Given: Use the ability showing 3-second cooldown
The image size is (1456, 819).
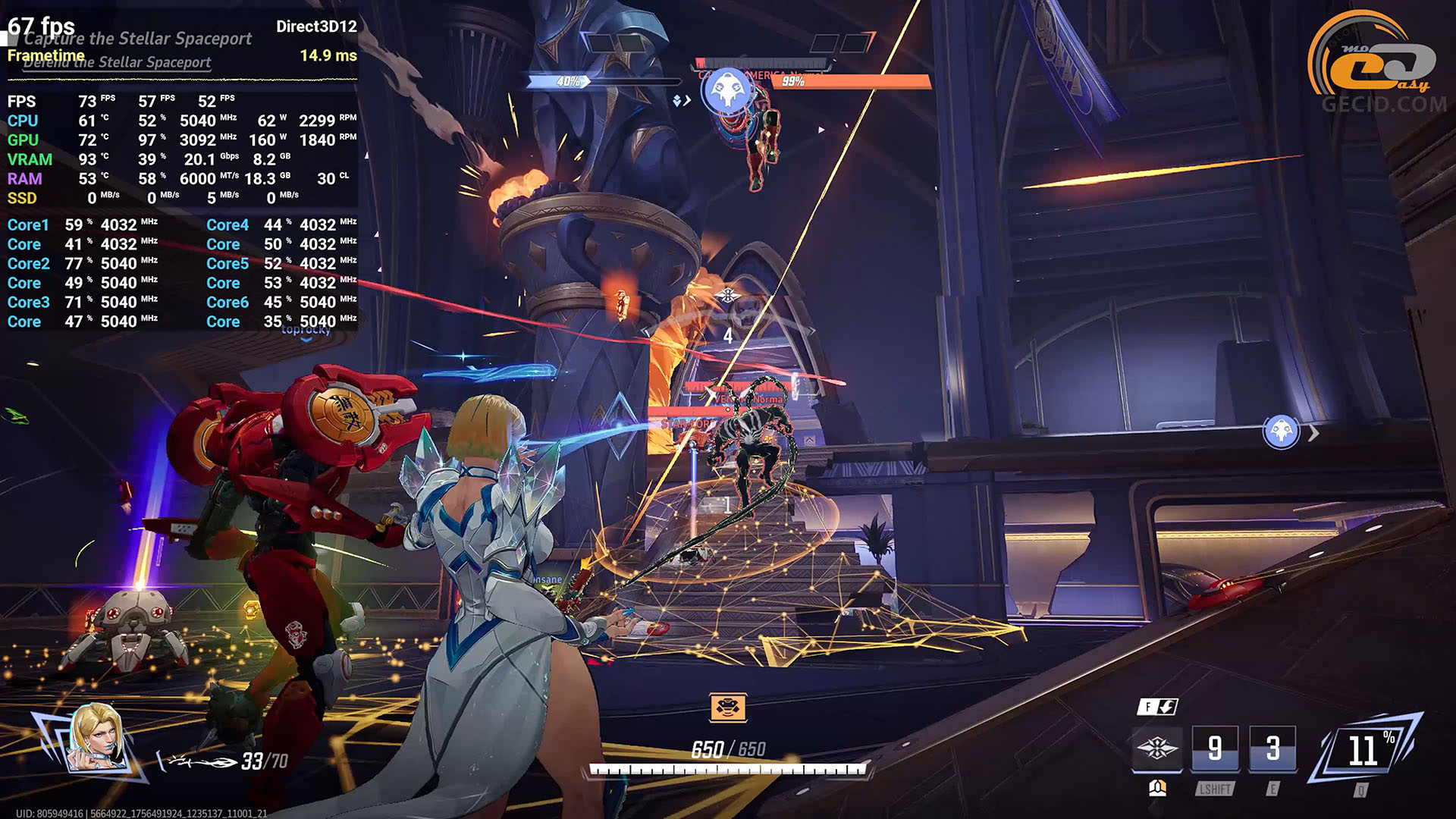Looking at the screenshot, I should (1272, 749).
